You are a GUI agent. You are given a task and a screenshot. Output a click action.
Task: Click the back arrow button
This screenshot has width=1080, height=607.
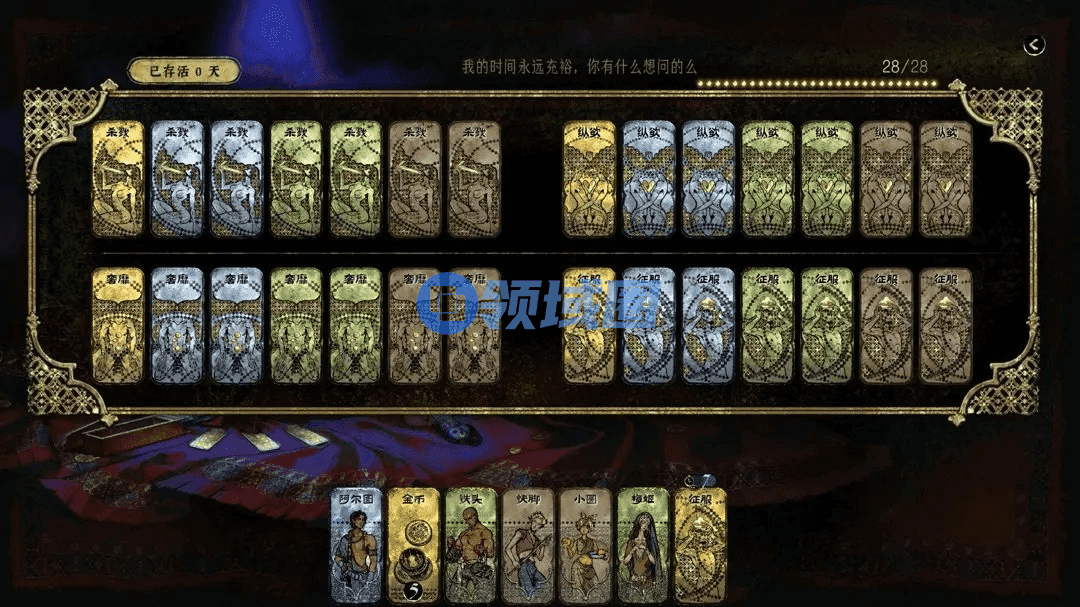pos(1034,45)
